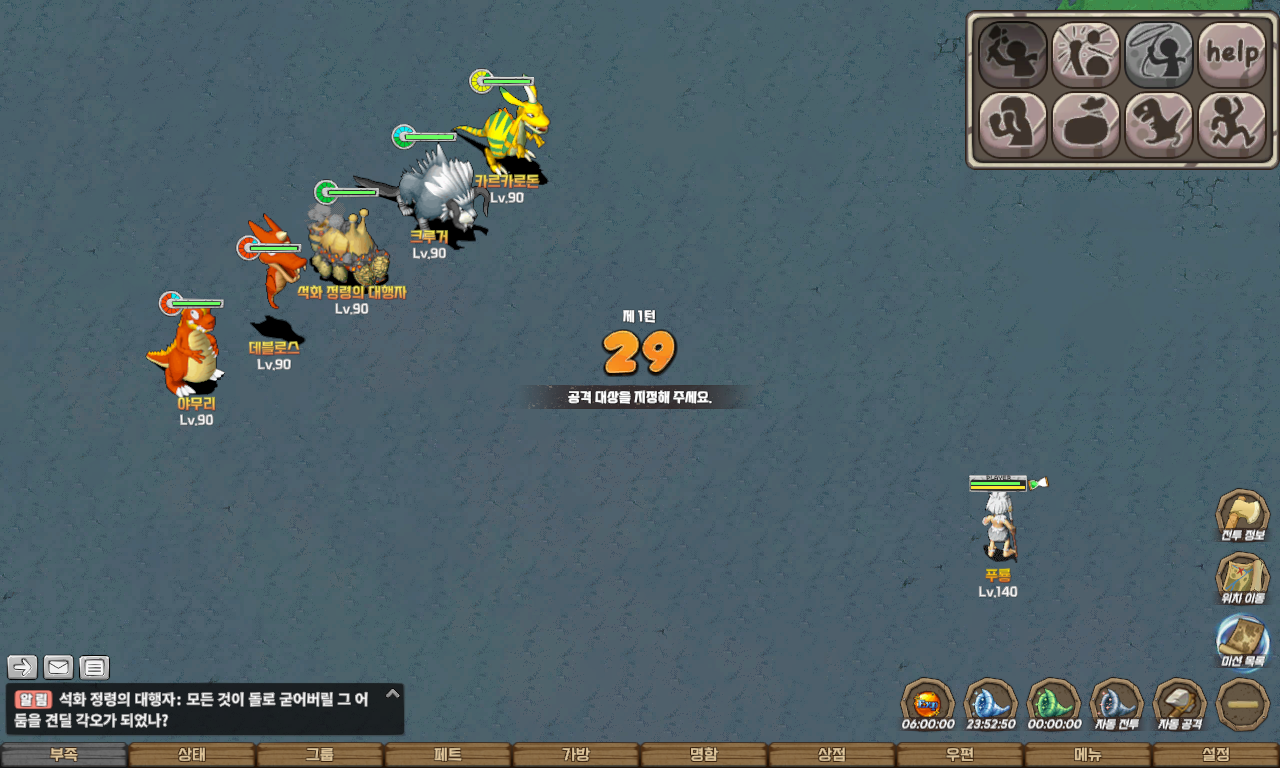Toggle 자동 전투 auto battle
The width and height of the screenshot is (1280, 768).
(1116, 704)
